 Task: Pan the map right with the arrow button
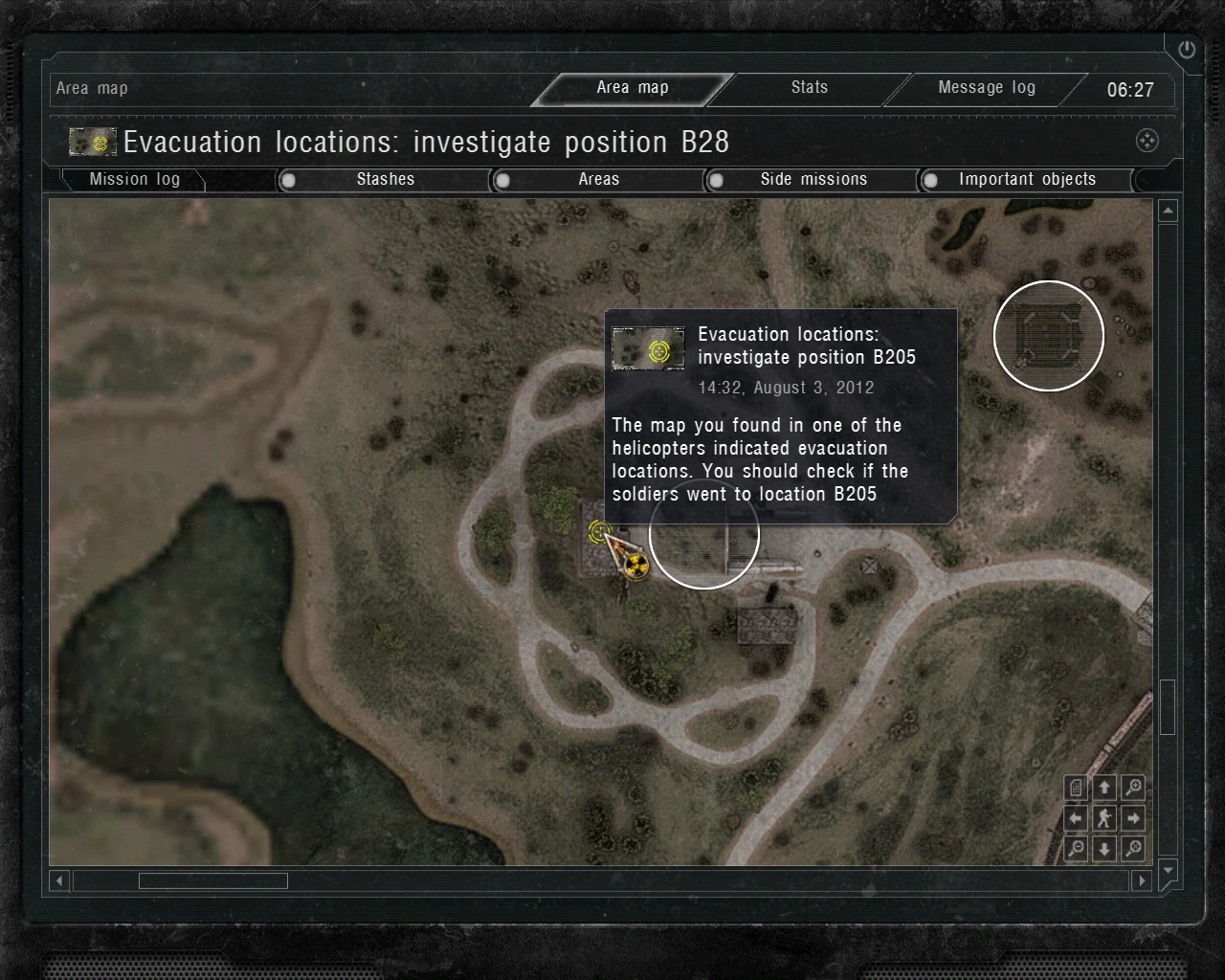click(1133, 818)
